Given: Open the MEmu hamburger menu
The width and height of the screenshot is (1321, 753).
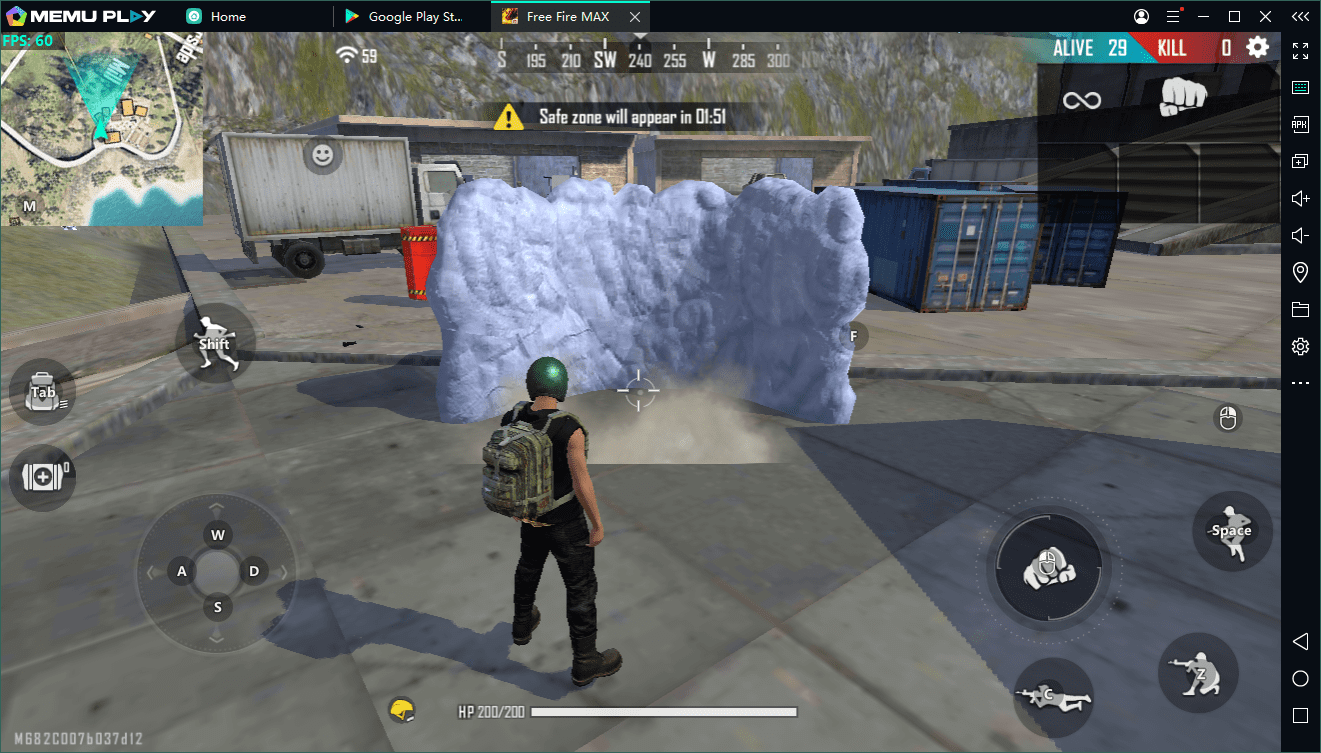Looking at the screenshot, I should click(1174, 16).
